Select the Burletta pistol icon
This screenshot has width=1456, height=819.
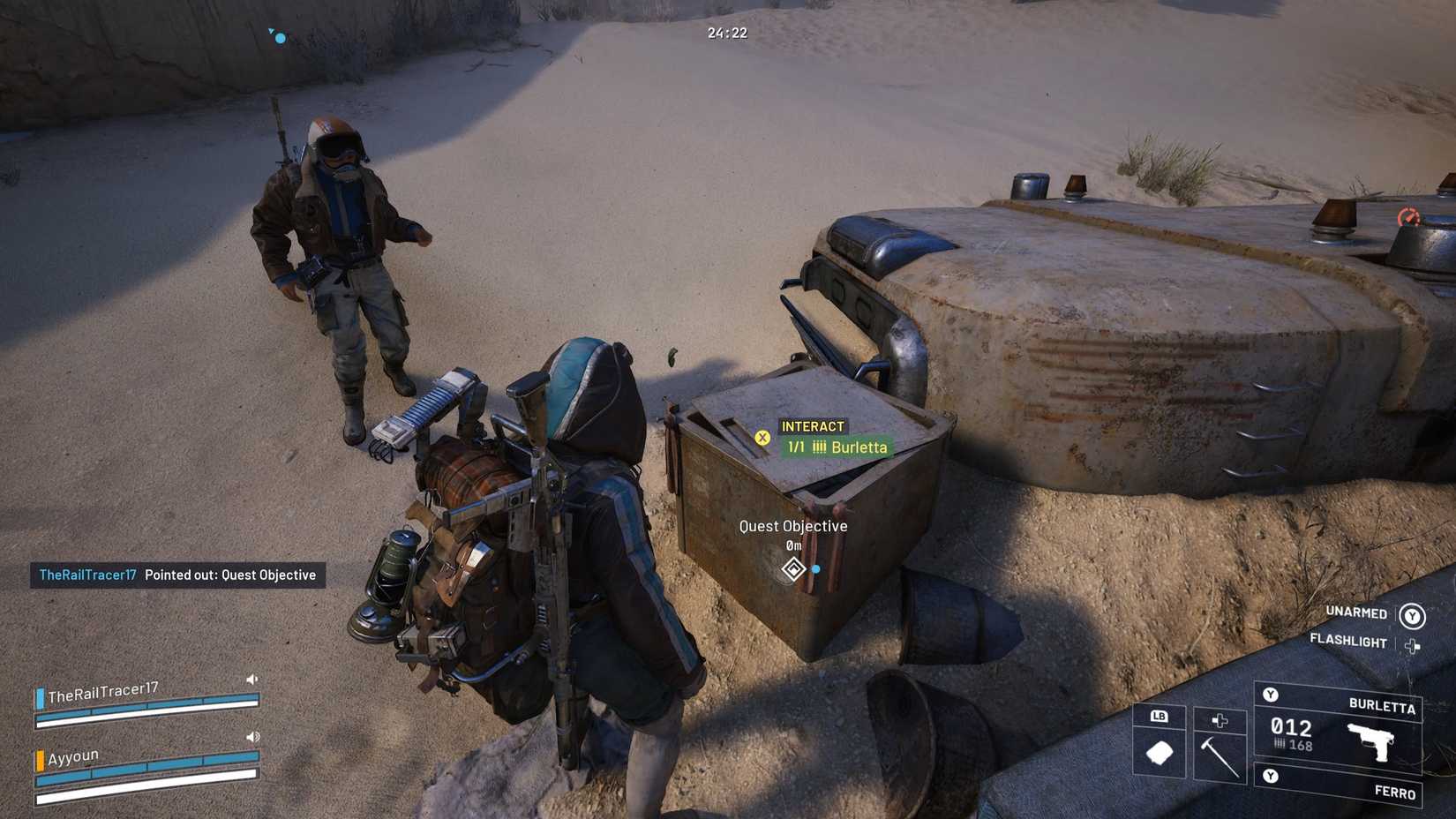tap(1372, 741)
